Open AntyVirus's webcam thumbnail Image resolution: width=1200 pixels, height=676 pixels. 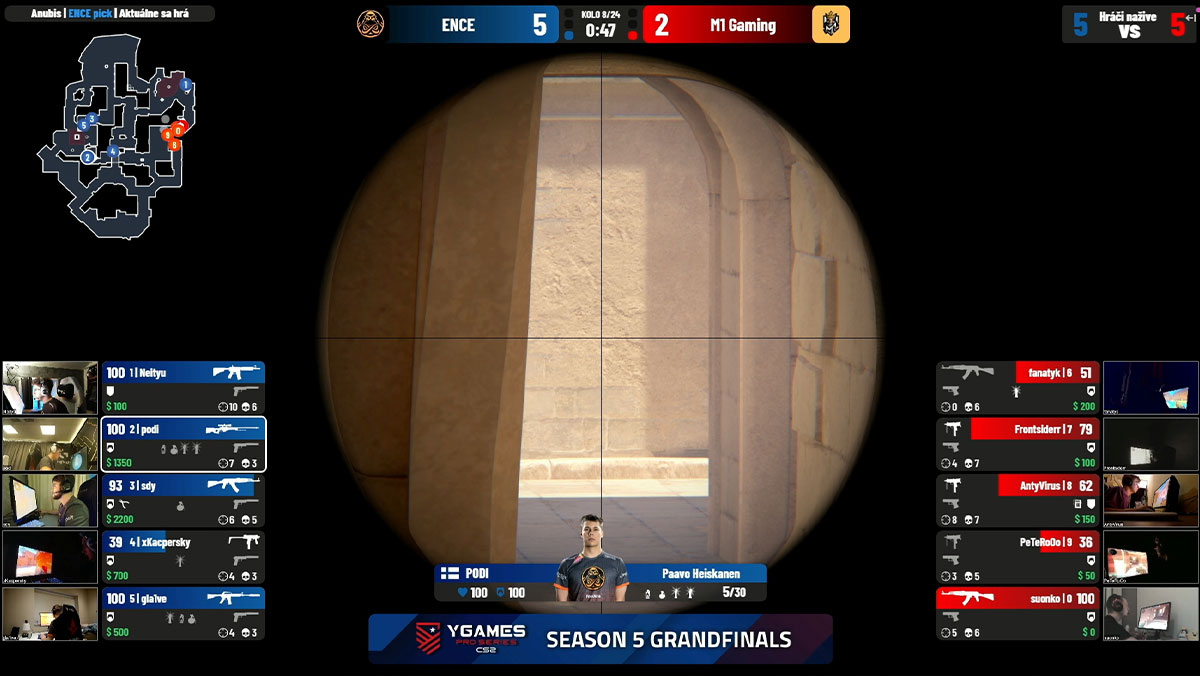click(x=1150, y=500)
